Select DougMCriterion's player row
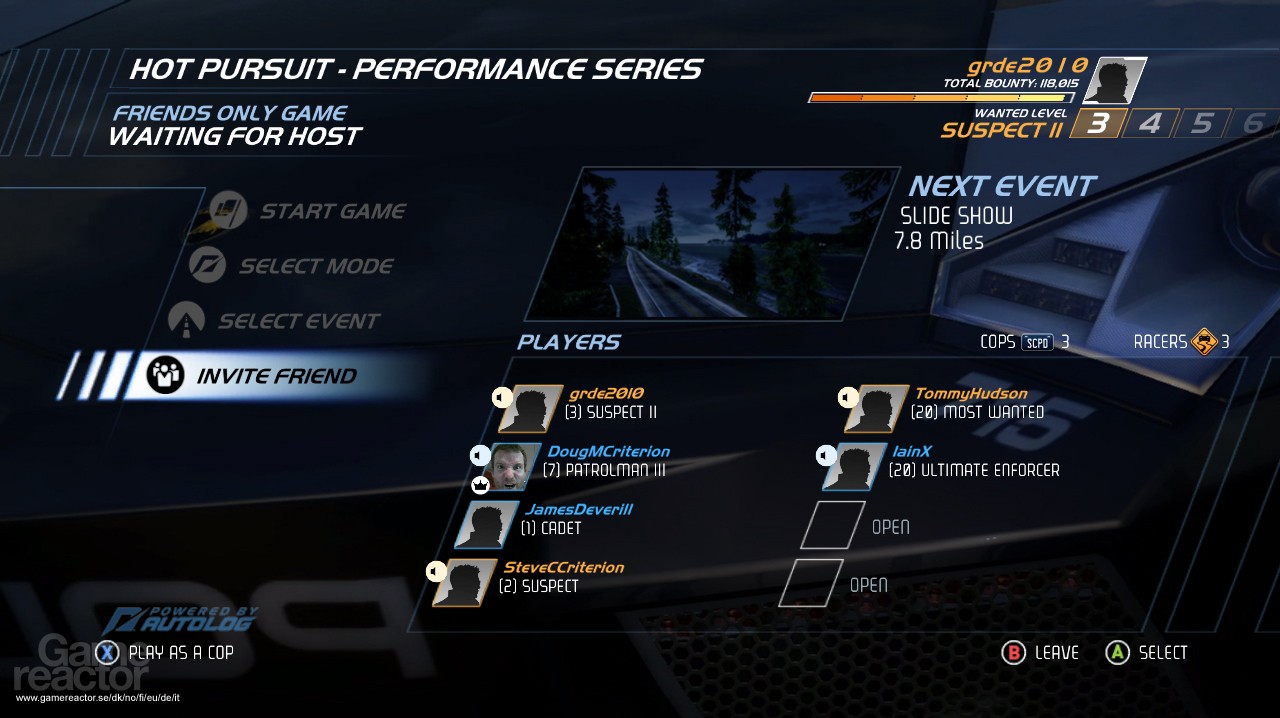1280x718 pixels. point(606,461)
